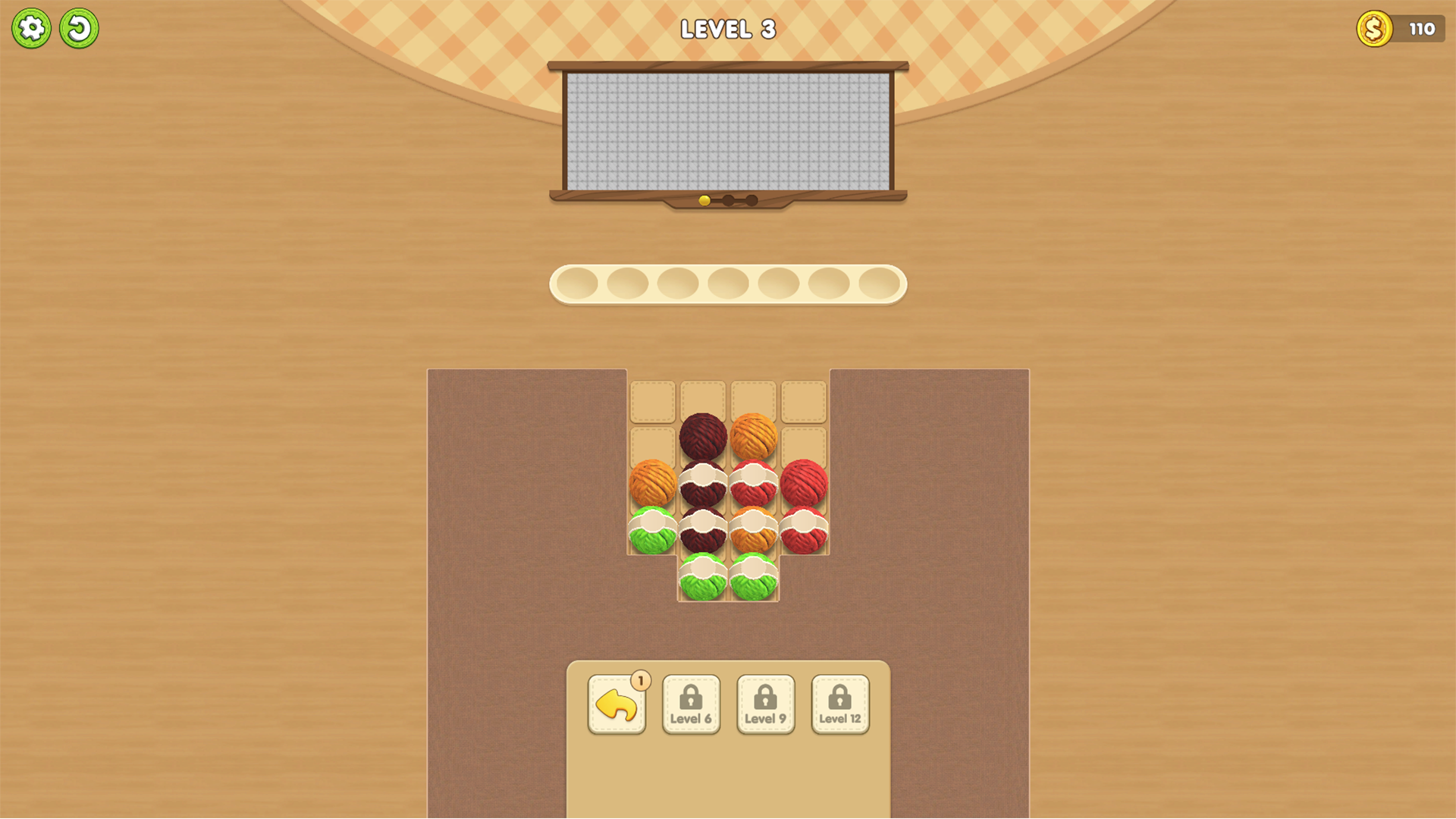Click the restart level icon
1456x819 pixels.
(x=79, y=27)
